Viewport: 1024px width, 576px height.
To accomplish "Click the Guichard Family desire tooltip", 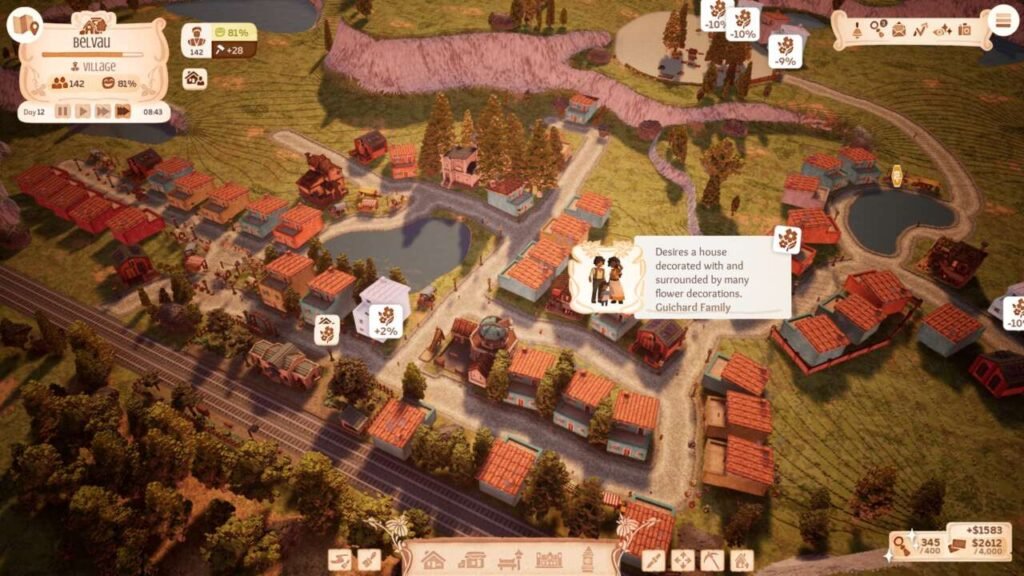I will click(679, 277).
